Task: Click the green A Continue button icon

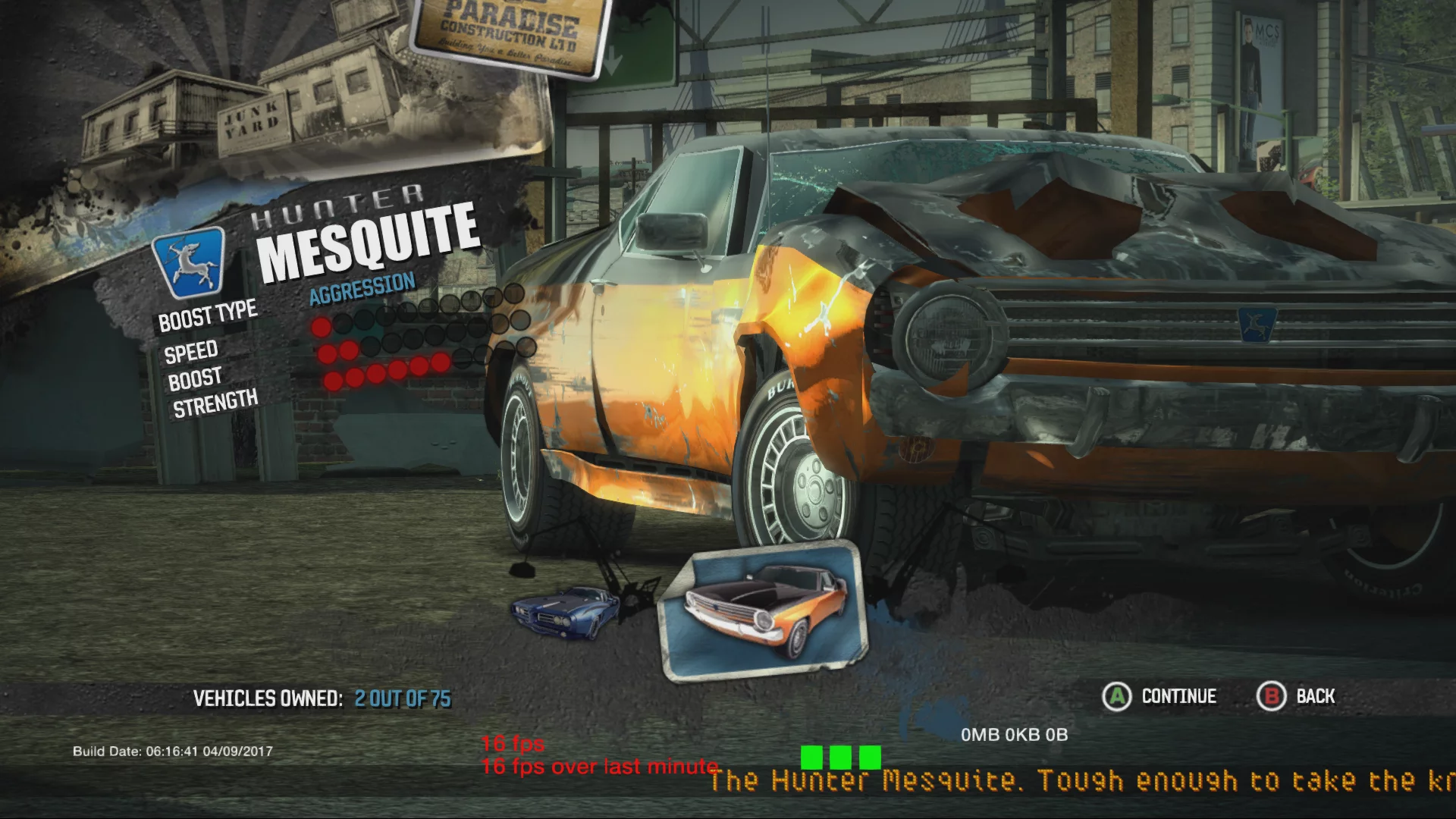Action: point(1115,696)
